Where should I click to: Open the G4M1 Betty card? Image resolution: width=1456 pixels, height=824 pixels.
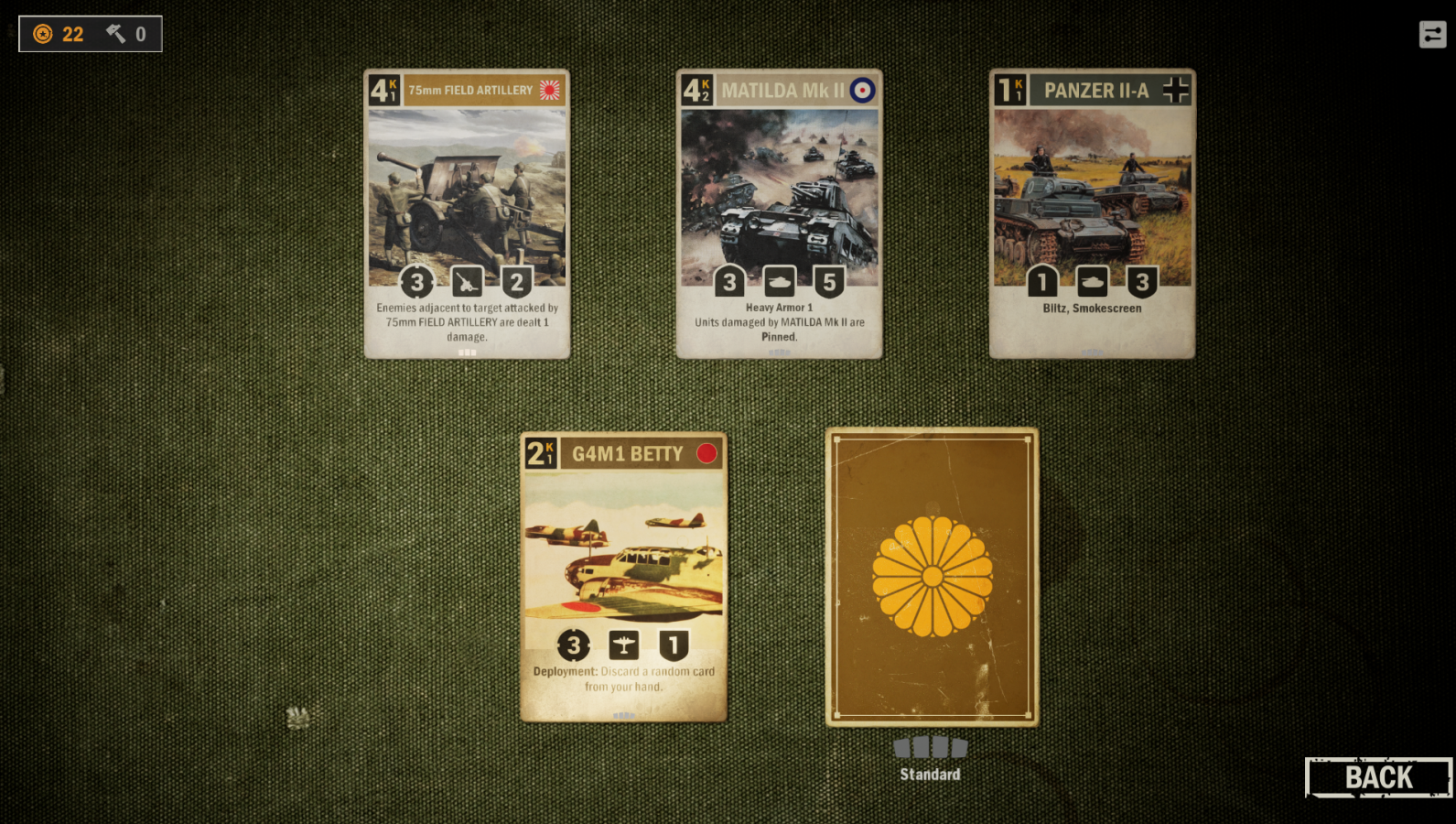pos(623,579)
